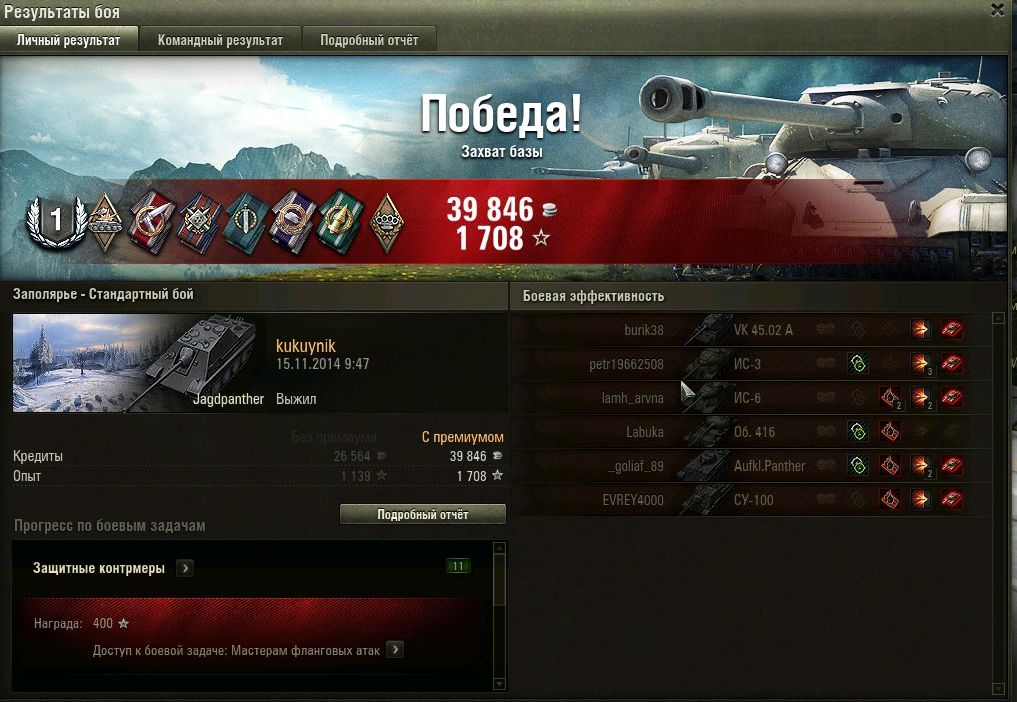Select the Личный результат tab
The width and height of the screenshot is (1017, 702).
pyautogui.click(x=69, y=40)
